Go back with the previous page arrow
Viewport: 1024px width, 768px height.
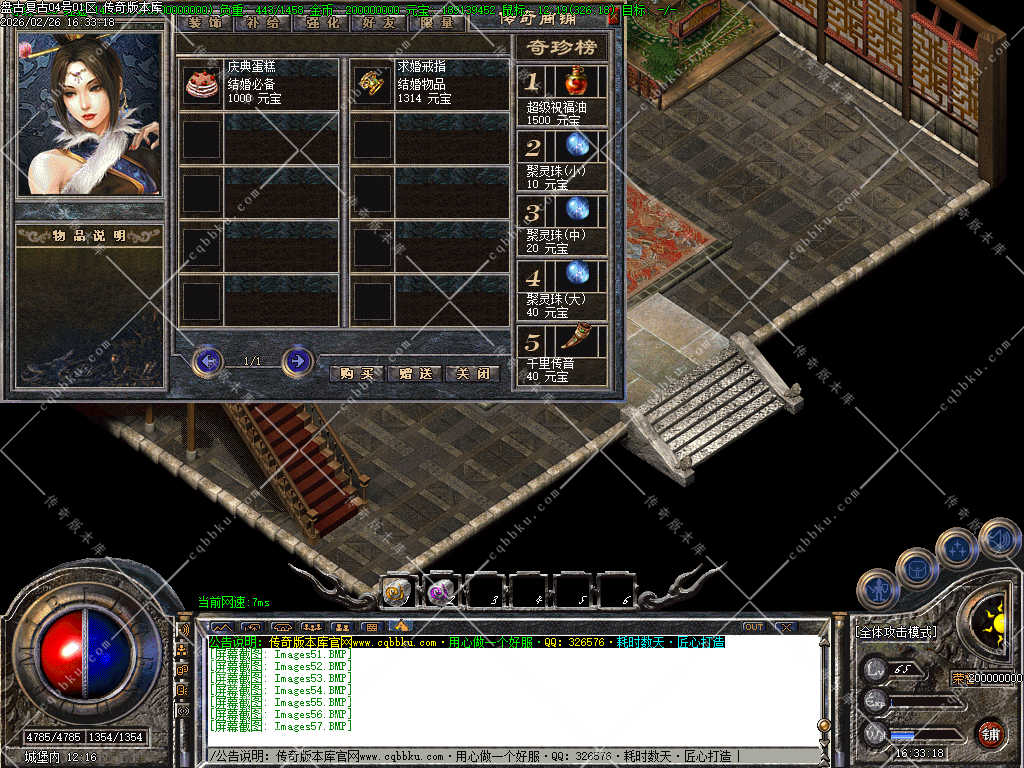(207, 360)
